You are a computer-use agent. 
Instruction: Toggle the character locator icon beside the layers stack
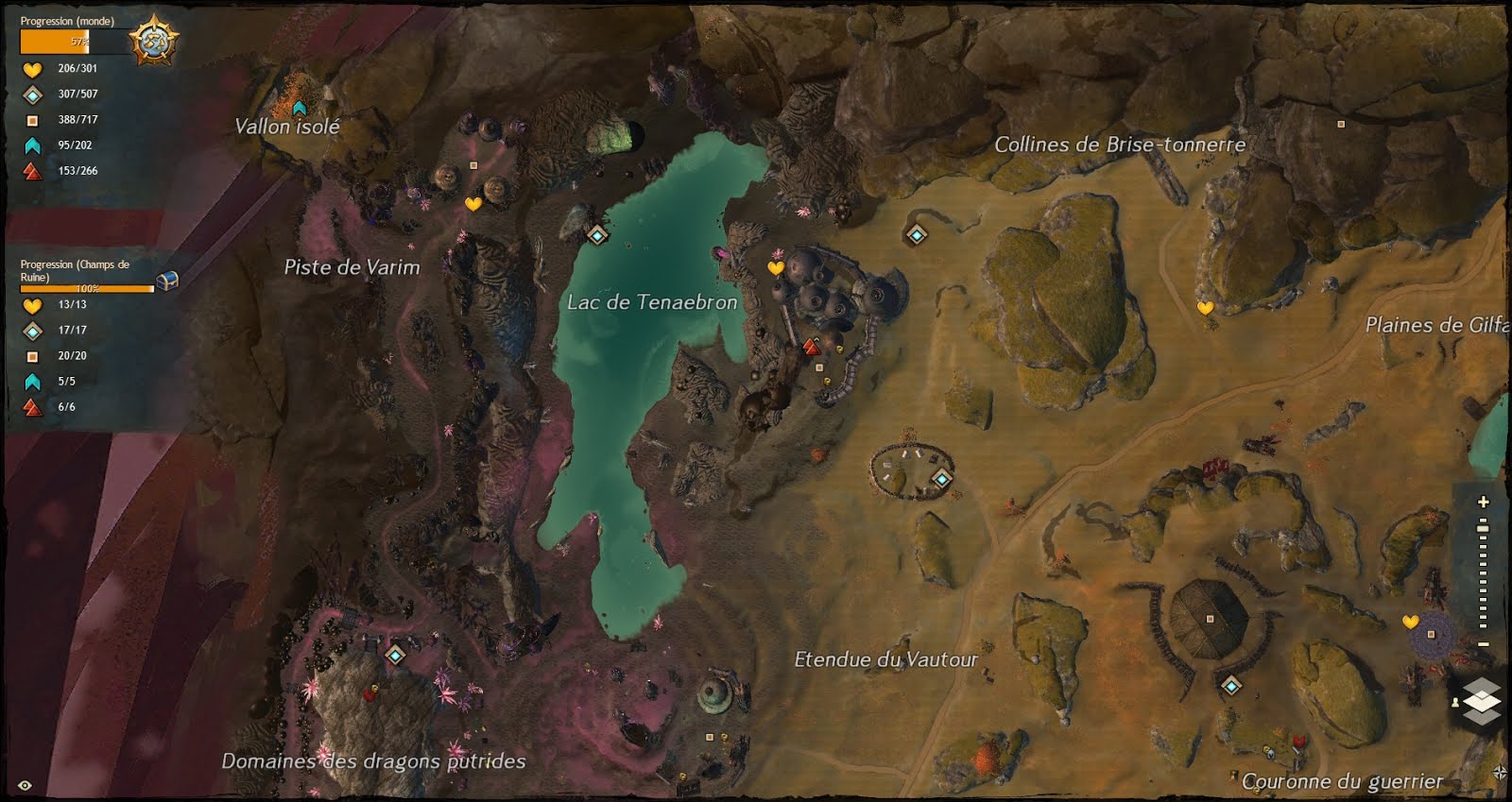1455,703
